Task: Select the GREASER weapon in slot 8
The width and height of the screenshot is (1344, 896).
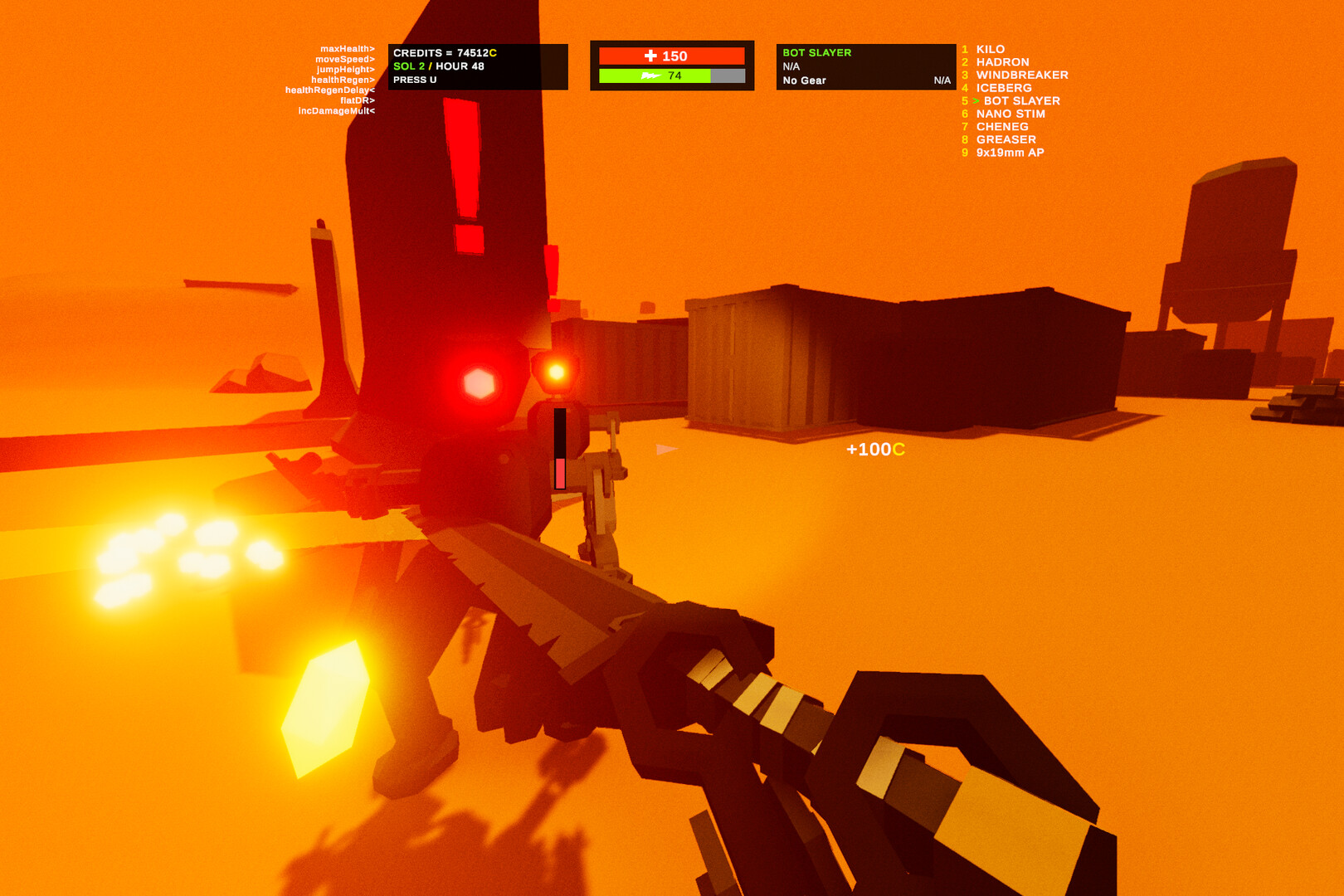Action: click(1004, 139)
